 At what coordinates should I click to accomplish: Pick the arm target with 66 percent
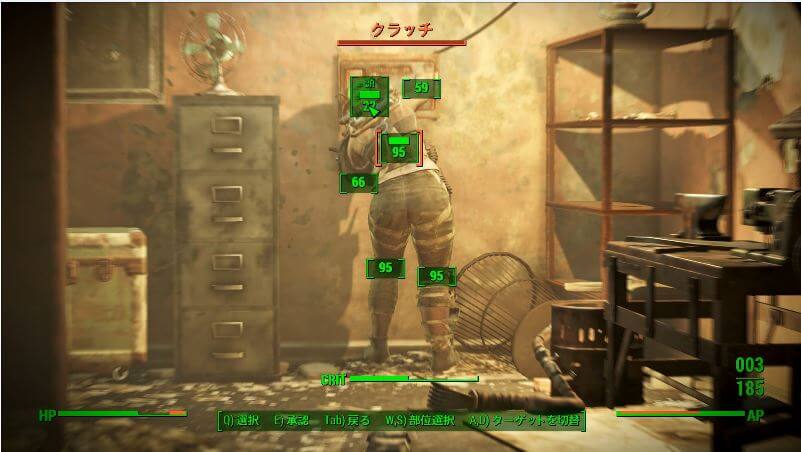tap(358, 182)
